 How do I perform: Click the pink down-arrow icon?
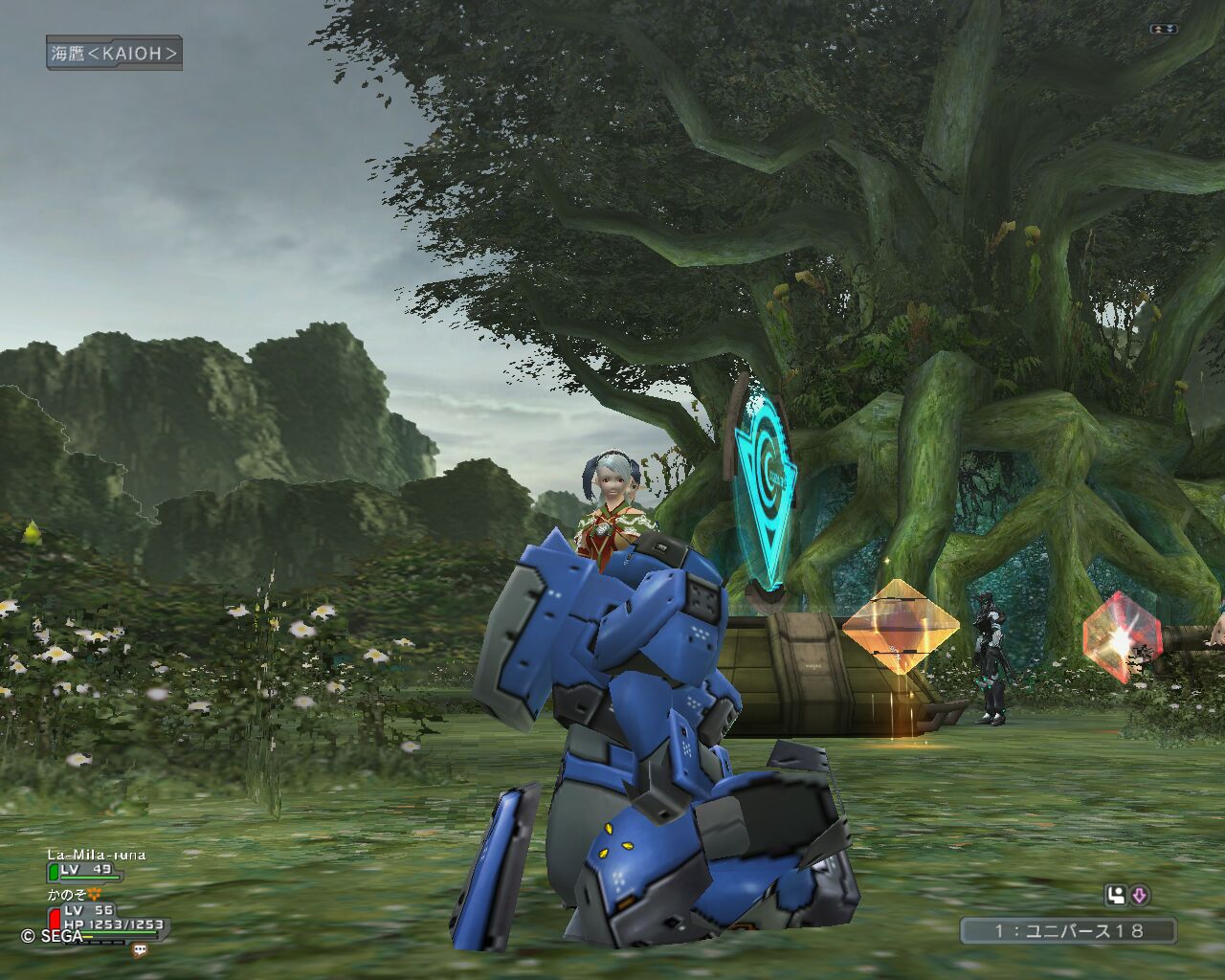click(1139, 896)
